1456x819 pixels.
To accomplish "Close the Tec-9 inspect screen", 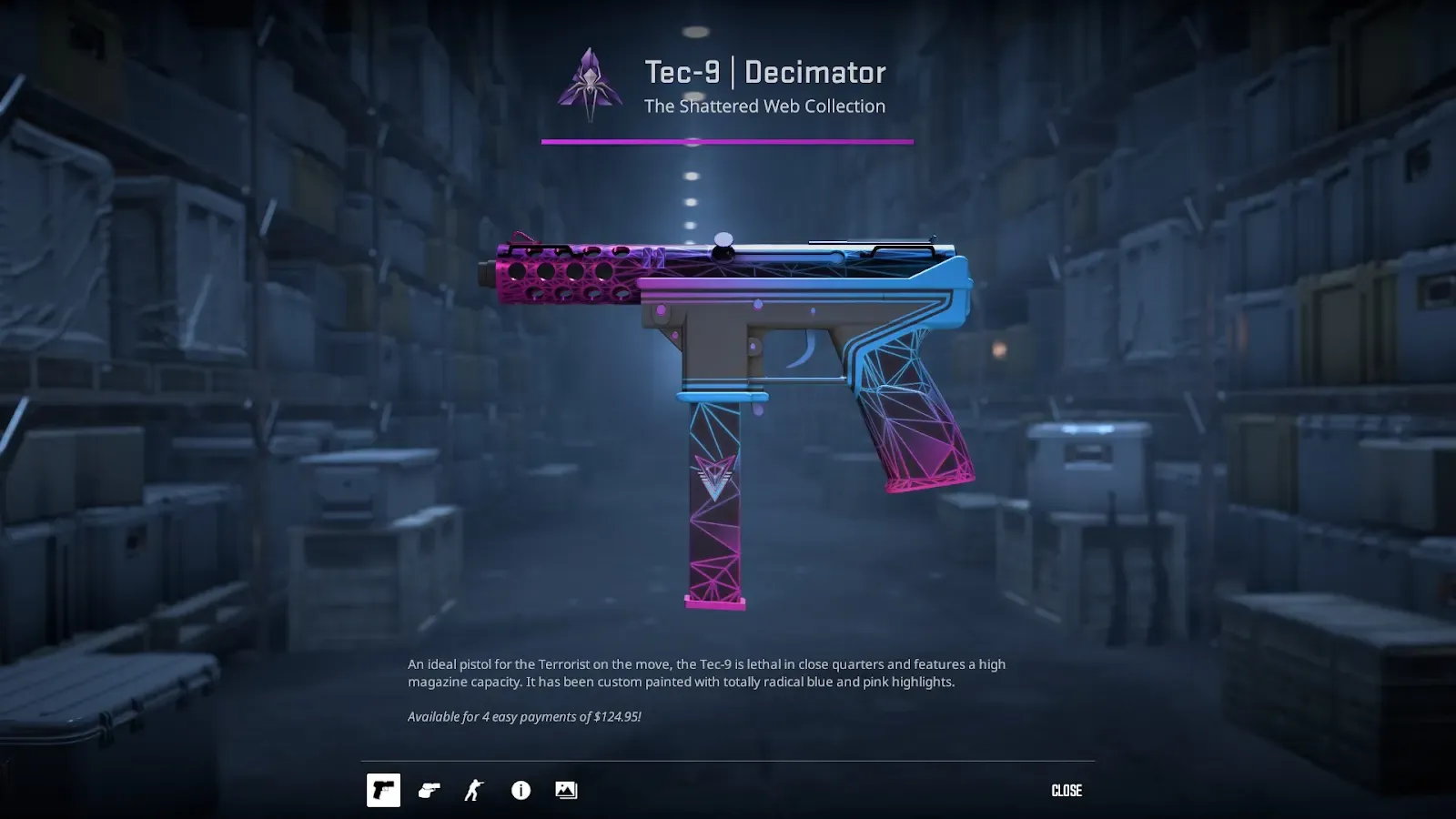I will coord(1067,790).
